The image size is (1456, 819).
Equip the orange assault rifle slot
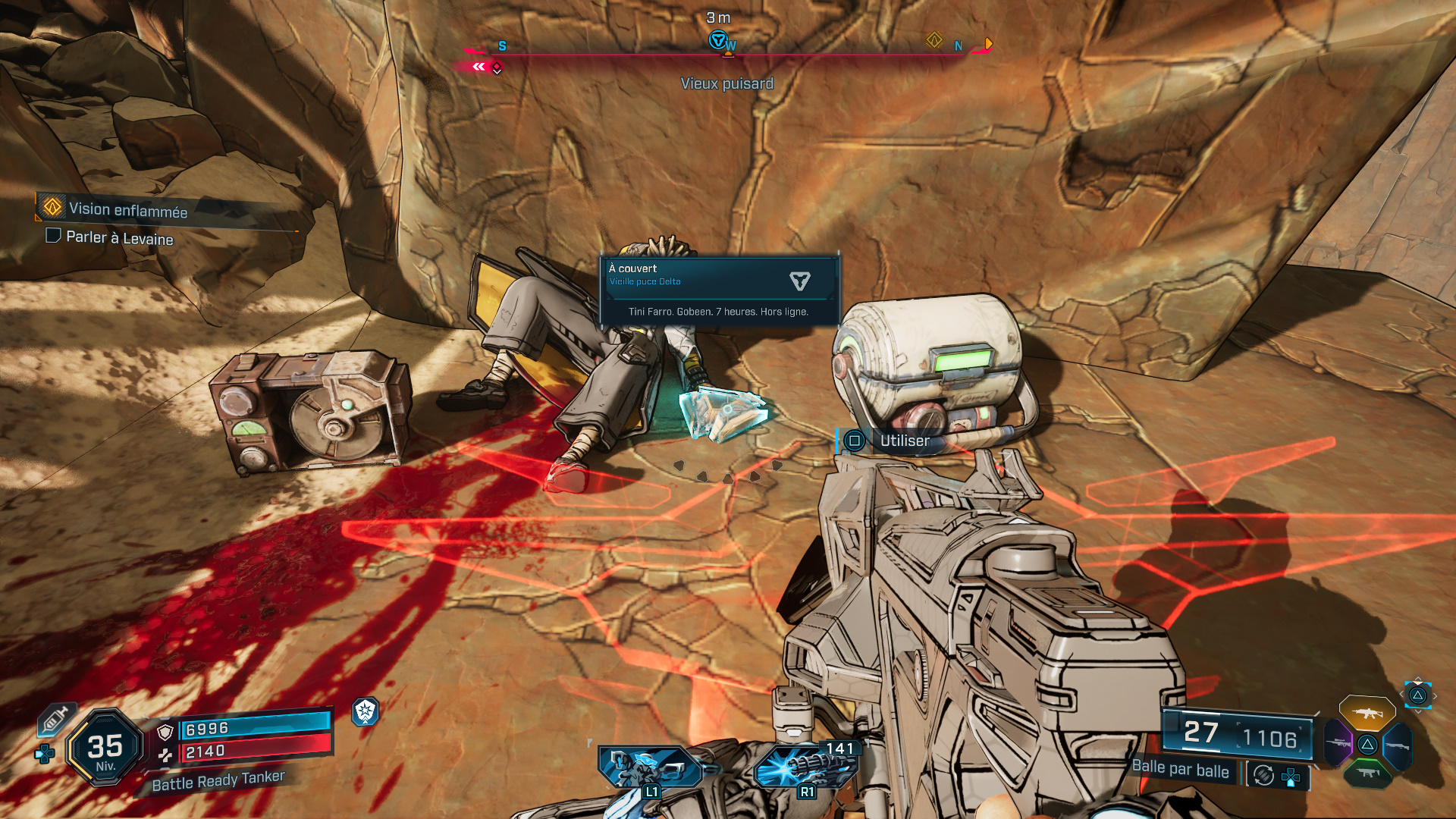[1367, 713]
